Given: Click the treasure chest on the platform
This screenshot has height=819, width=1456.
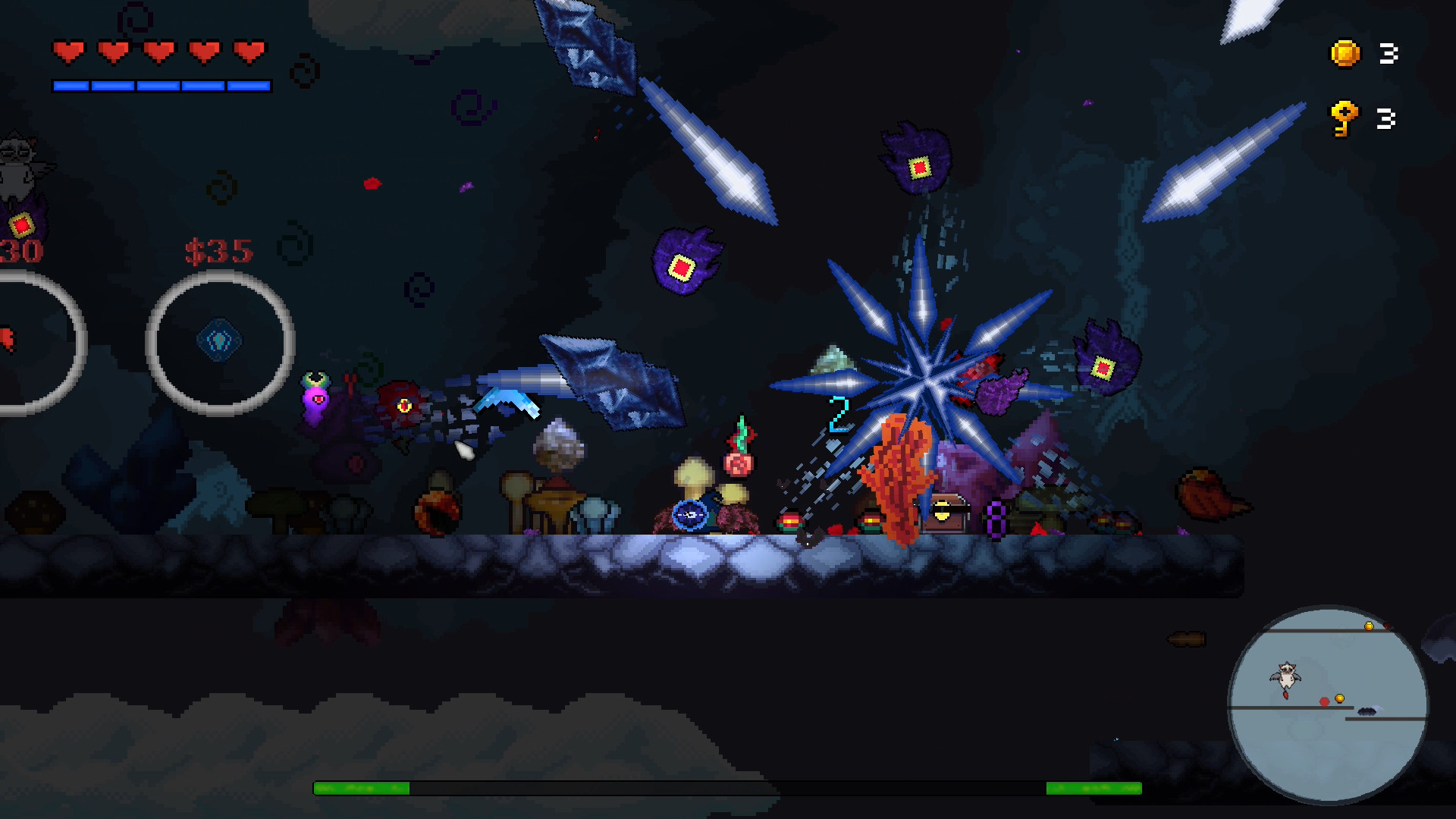Looking at the screenshot, I should [x=943, y=512].
